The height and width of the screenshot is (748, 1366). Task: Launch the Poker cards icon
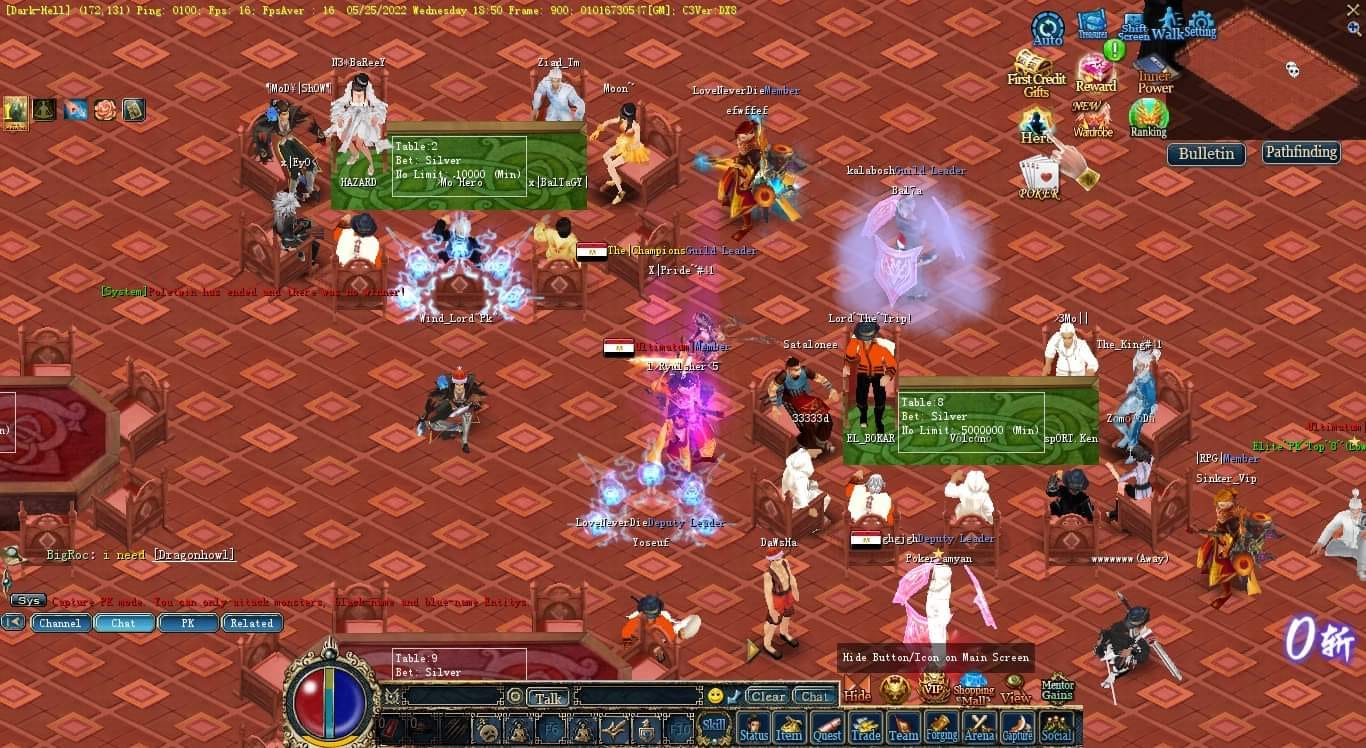(1040, 180)
